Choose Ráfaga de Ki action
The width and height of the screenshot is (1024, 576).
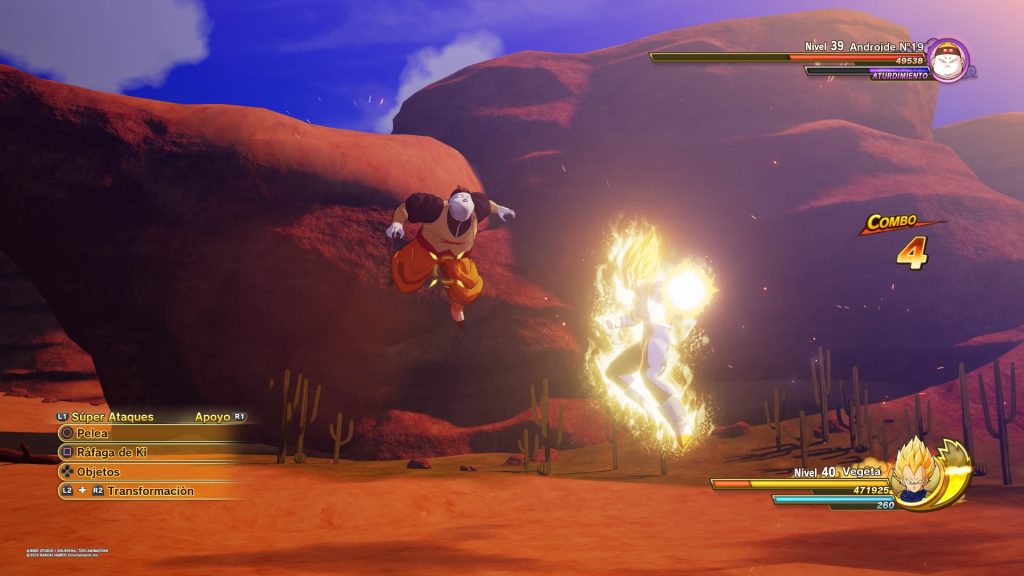pyautogui.click(x=113, y=452)
